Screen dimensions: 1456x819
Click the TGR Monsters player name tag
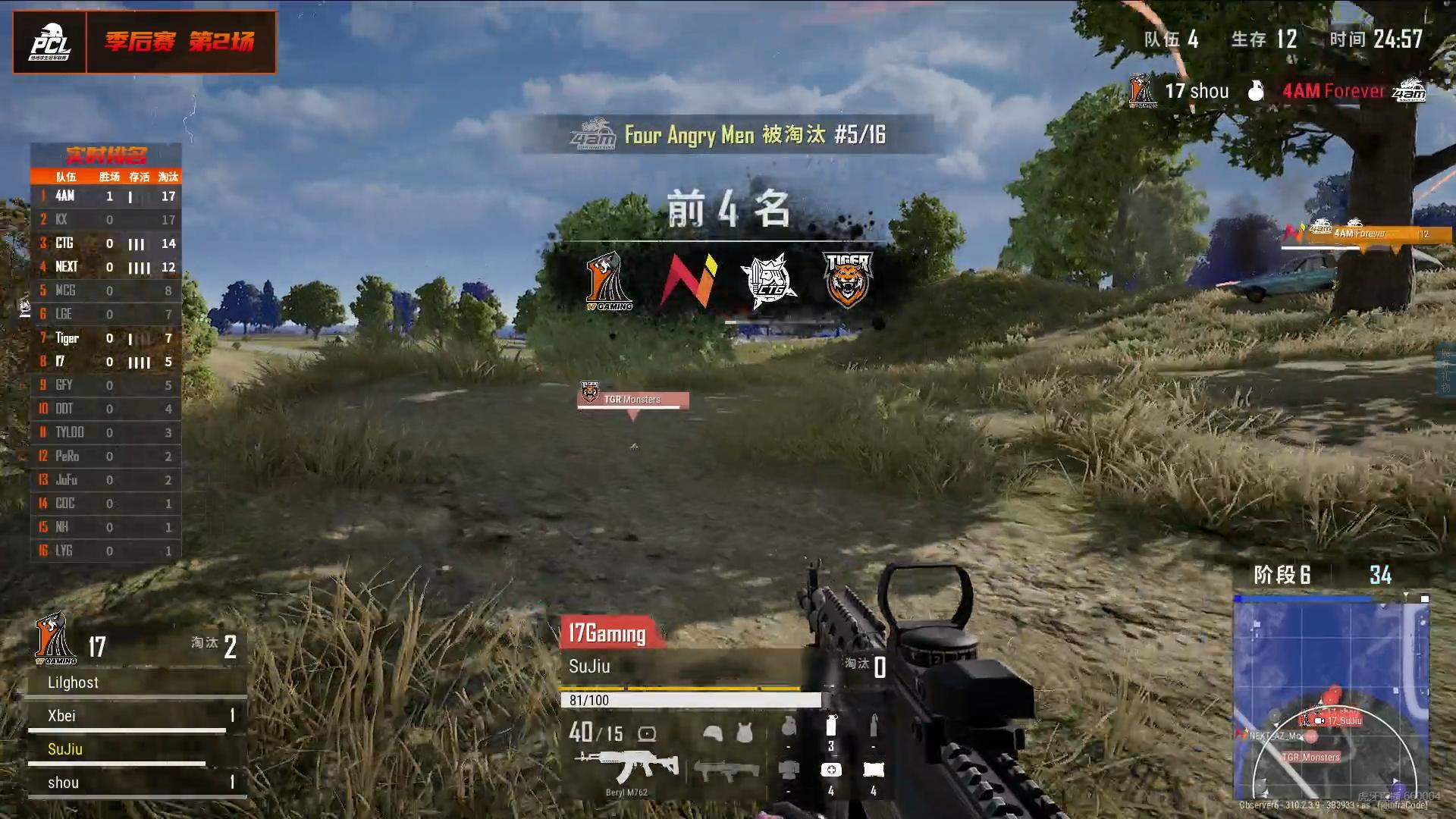(x=632, y=399)
